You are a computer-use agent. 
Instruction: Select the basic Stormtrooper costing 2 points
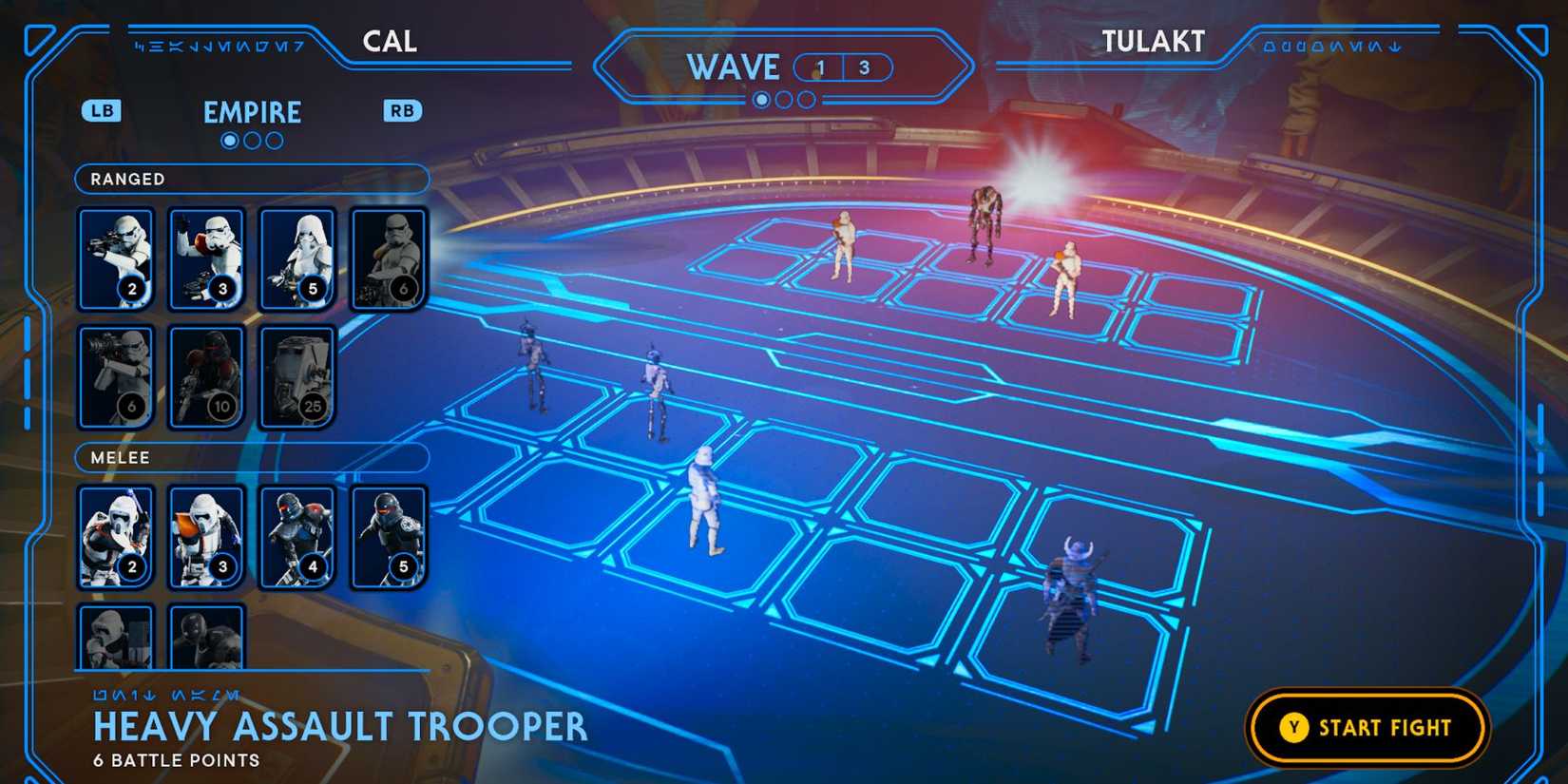click(x=115, y=257)
